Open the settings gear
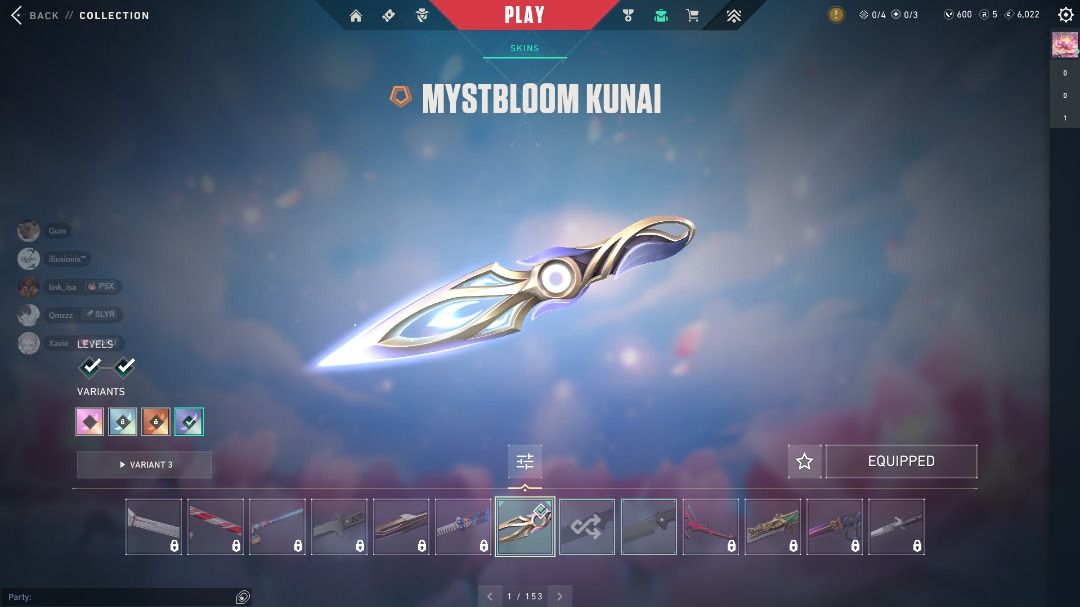Viewport: 1080px width, 607px height. [x=1066, y=15]
